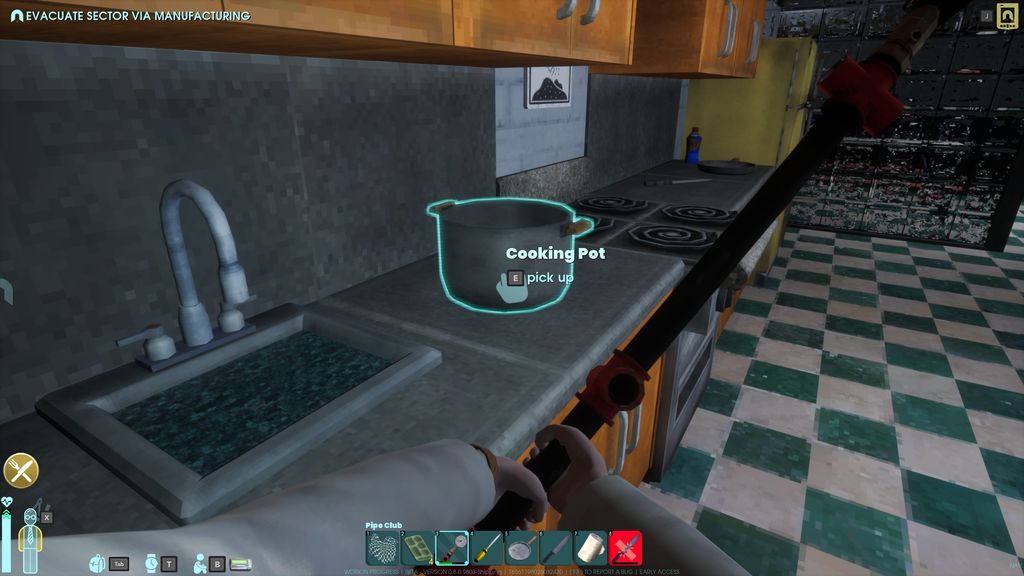
Task: Select the net item in hotbar slot one
Action: pos(383,548)
